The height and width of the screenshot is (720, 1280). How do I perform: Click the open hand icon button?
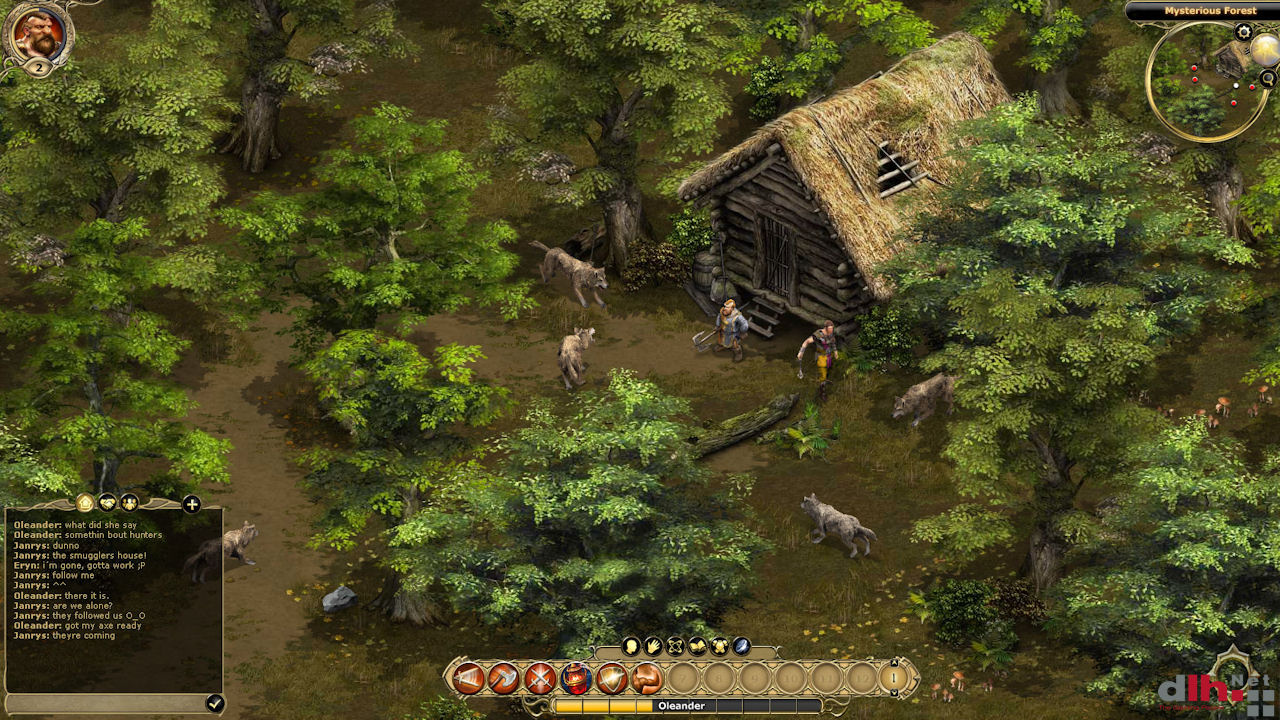point(653,646)
